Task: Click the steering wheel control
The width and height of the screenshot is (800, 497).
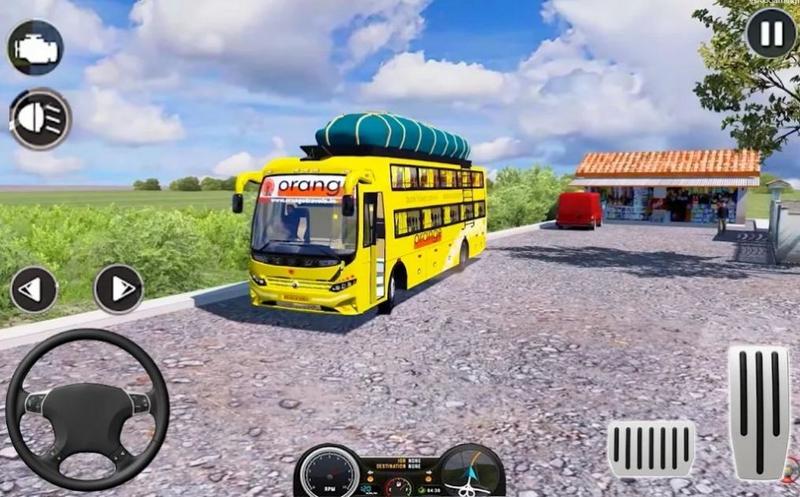Action: coord(87,409)
